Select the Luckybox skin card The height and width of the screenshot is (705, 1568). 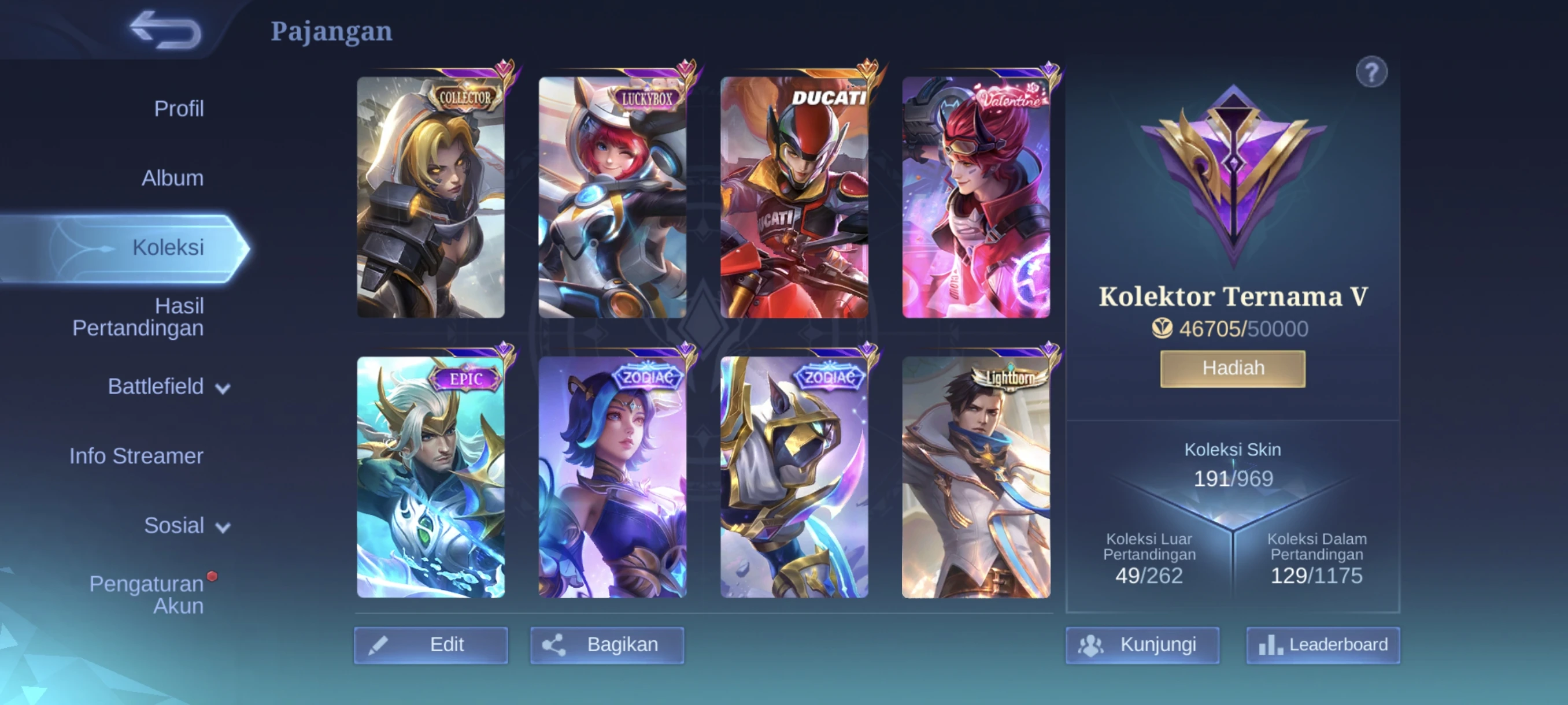tap(612, 197)
